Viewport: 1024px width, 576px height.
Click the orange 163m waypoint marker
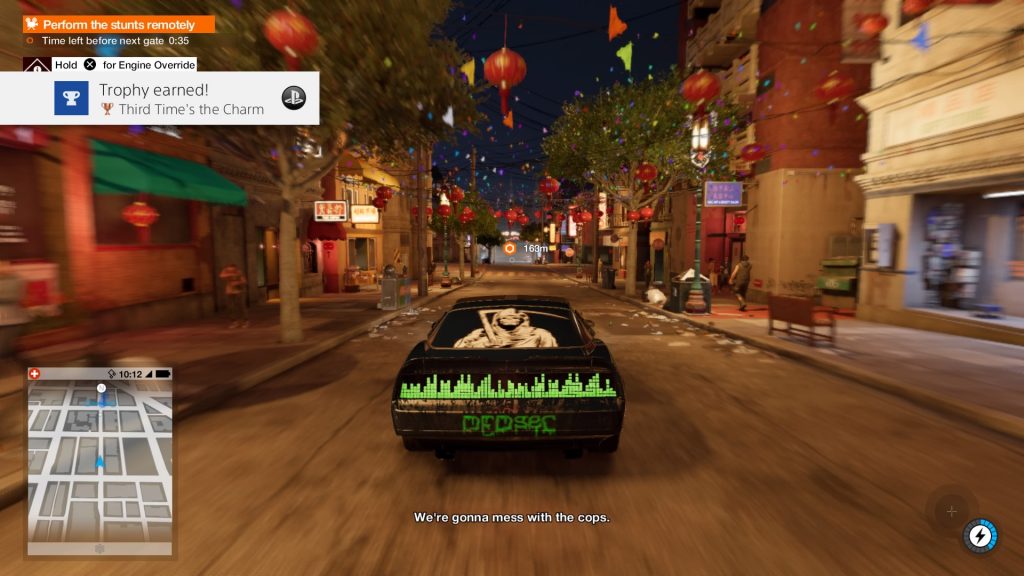(x=510, y=247)
